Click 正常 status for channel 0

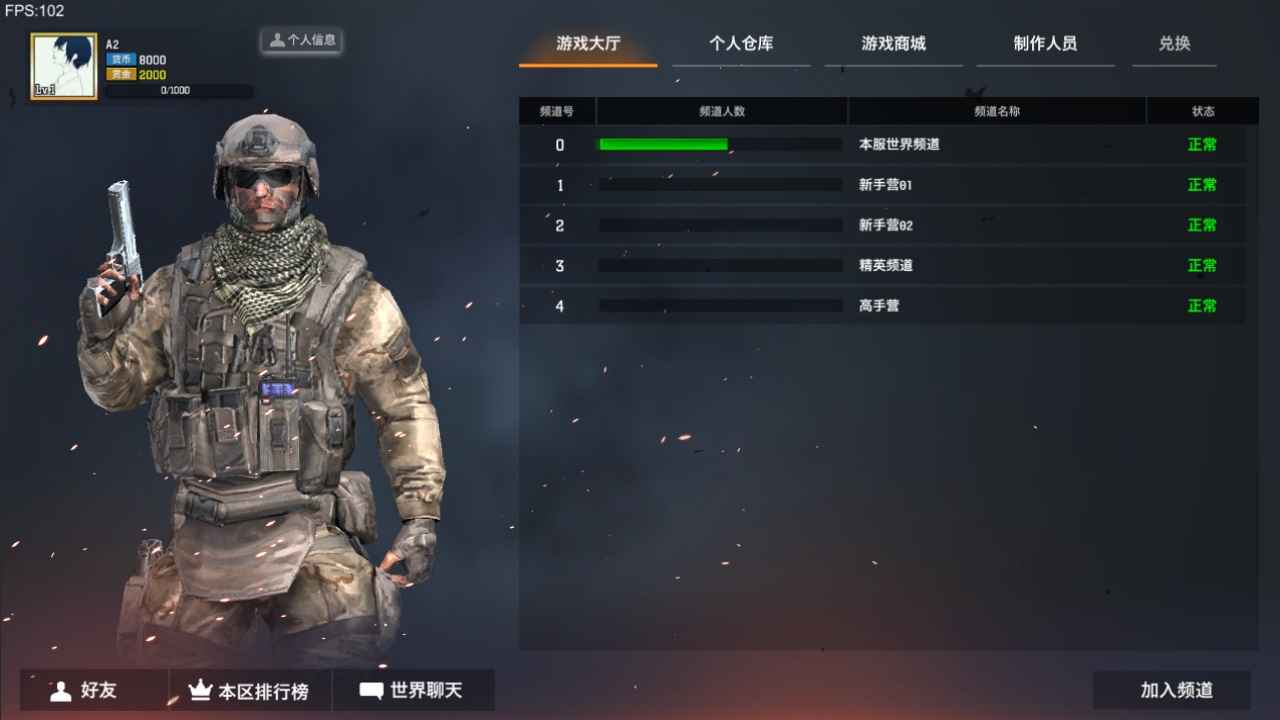tap(1201, 144)
